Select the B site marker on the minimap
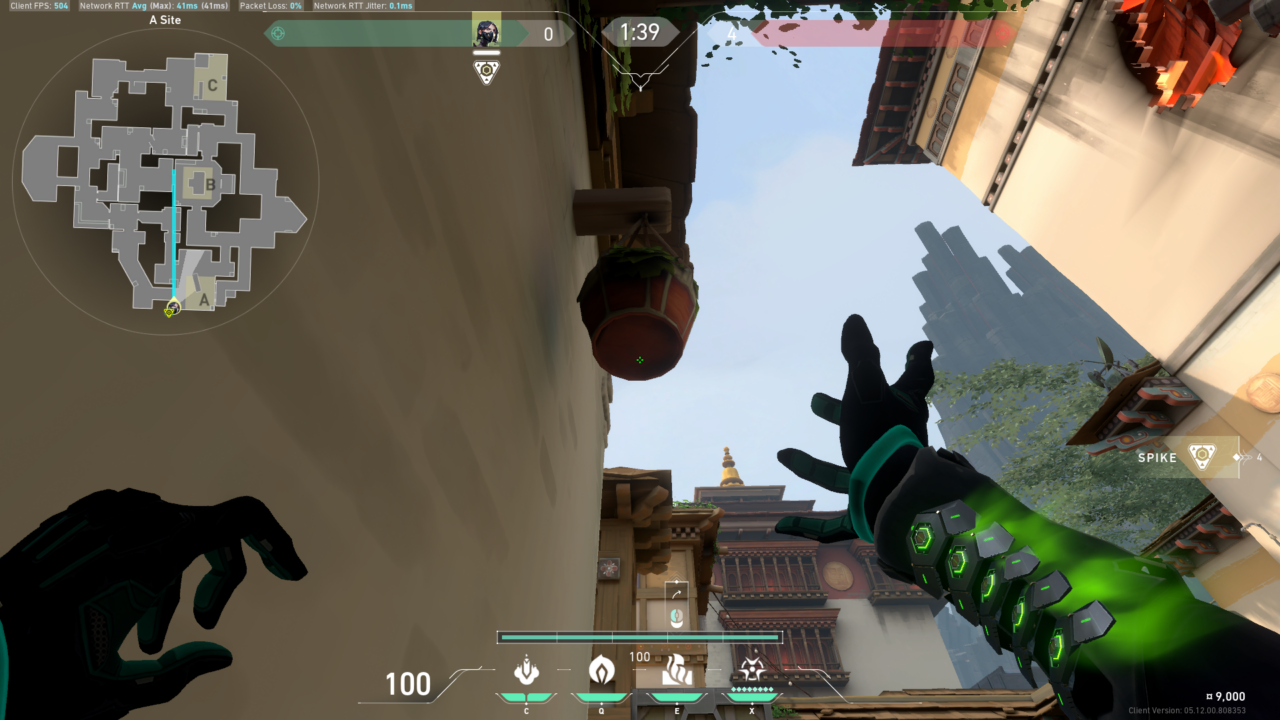1280x720 pixels. click(210, 184)
